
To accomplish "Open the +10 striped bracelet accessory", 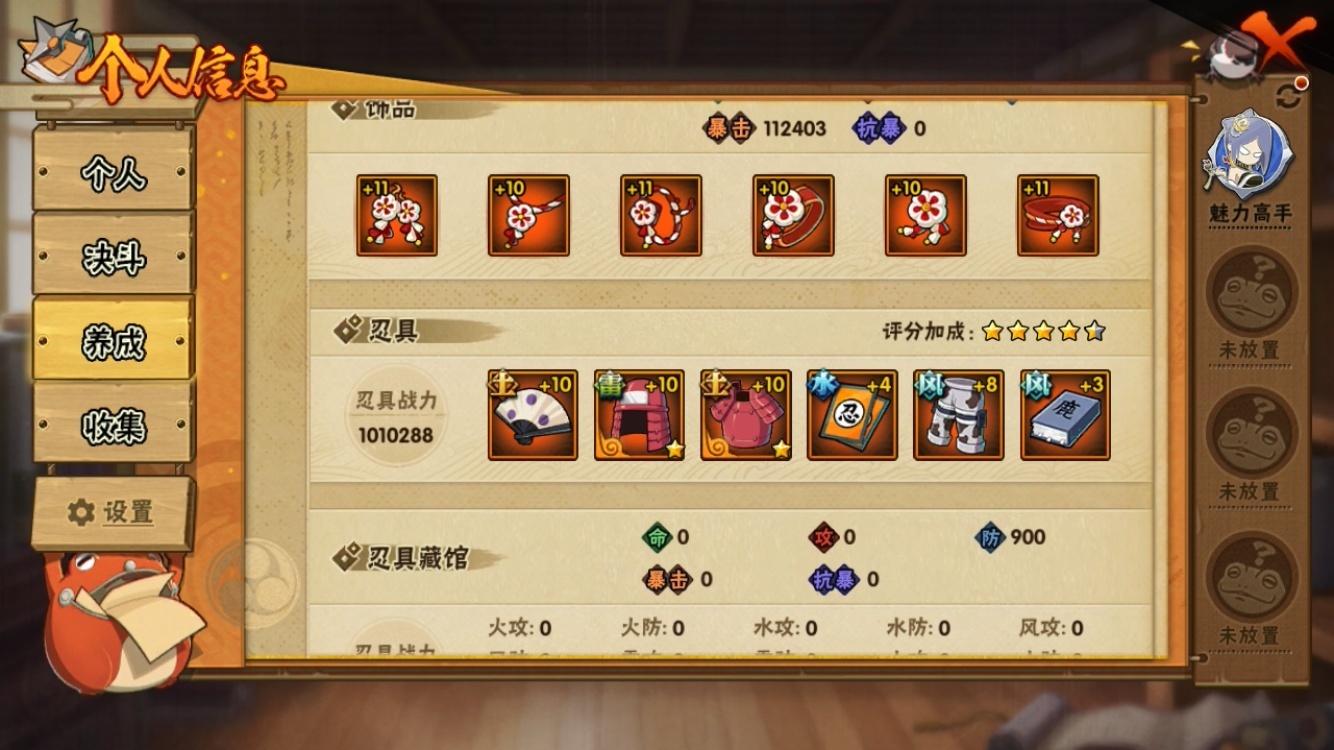I will coord(660,215).
